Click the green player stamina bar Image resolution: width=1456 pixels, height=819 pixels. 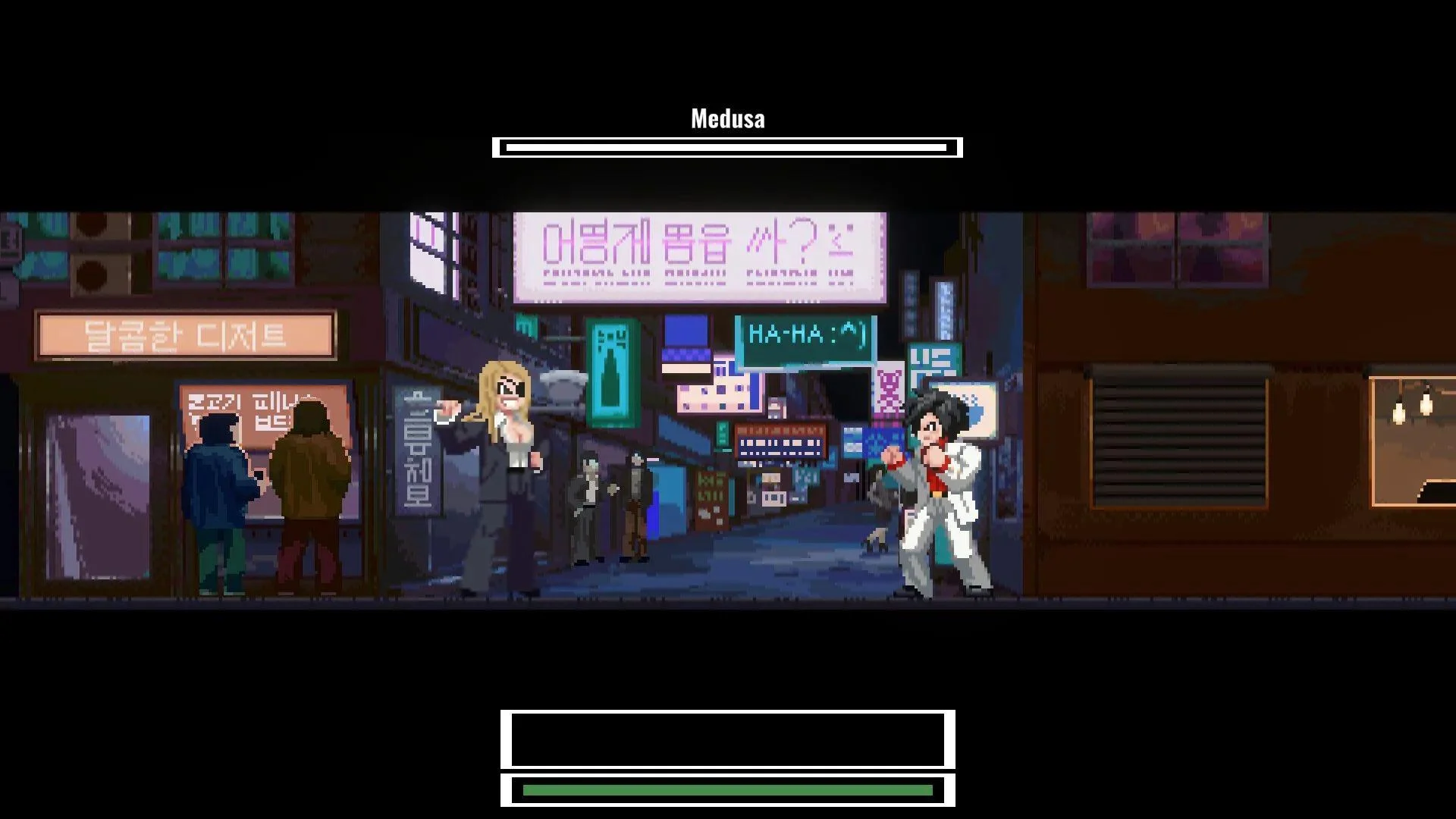tap(728, 789)
